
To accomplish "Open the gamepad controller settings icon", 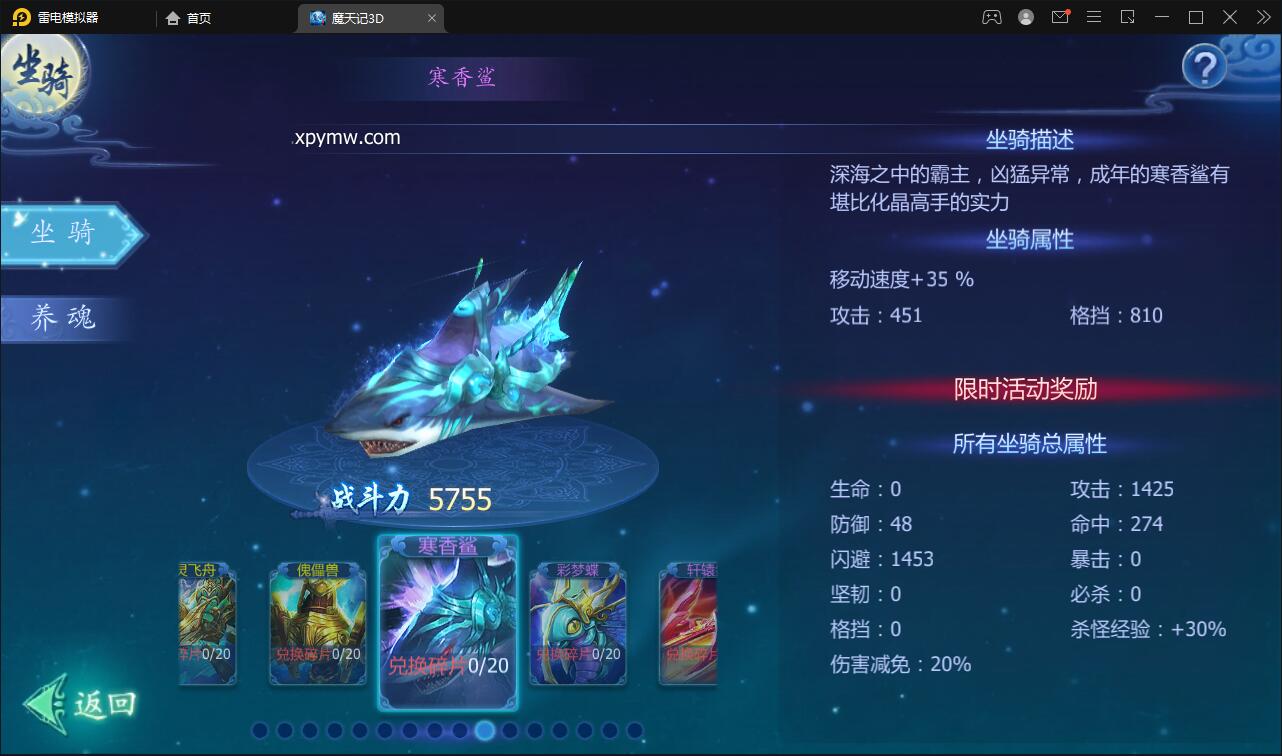I will point(992,17).
